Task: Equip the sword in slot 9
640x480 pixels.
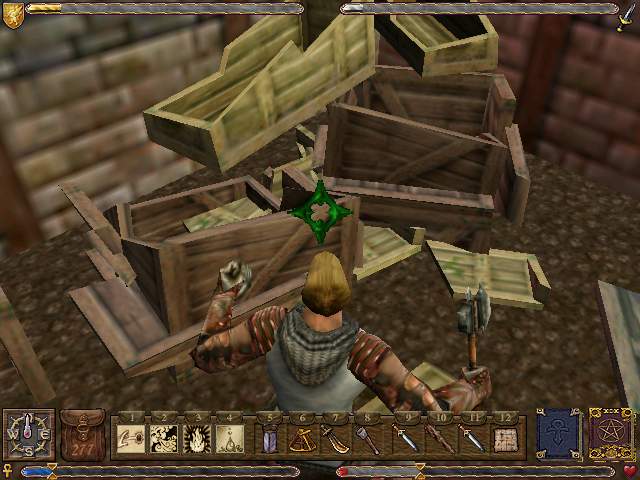Action: coord(406,438)
